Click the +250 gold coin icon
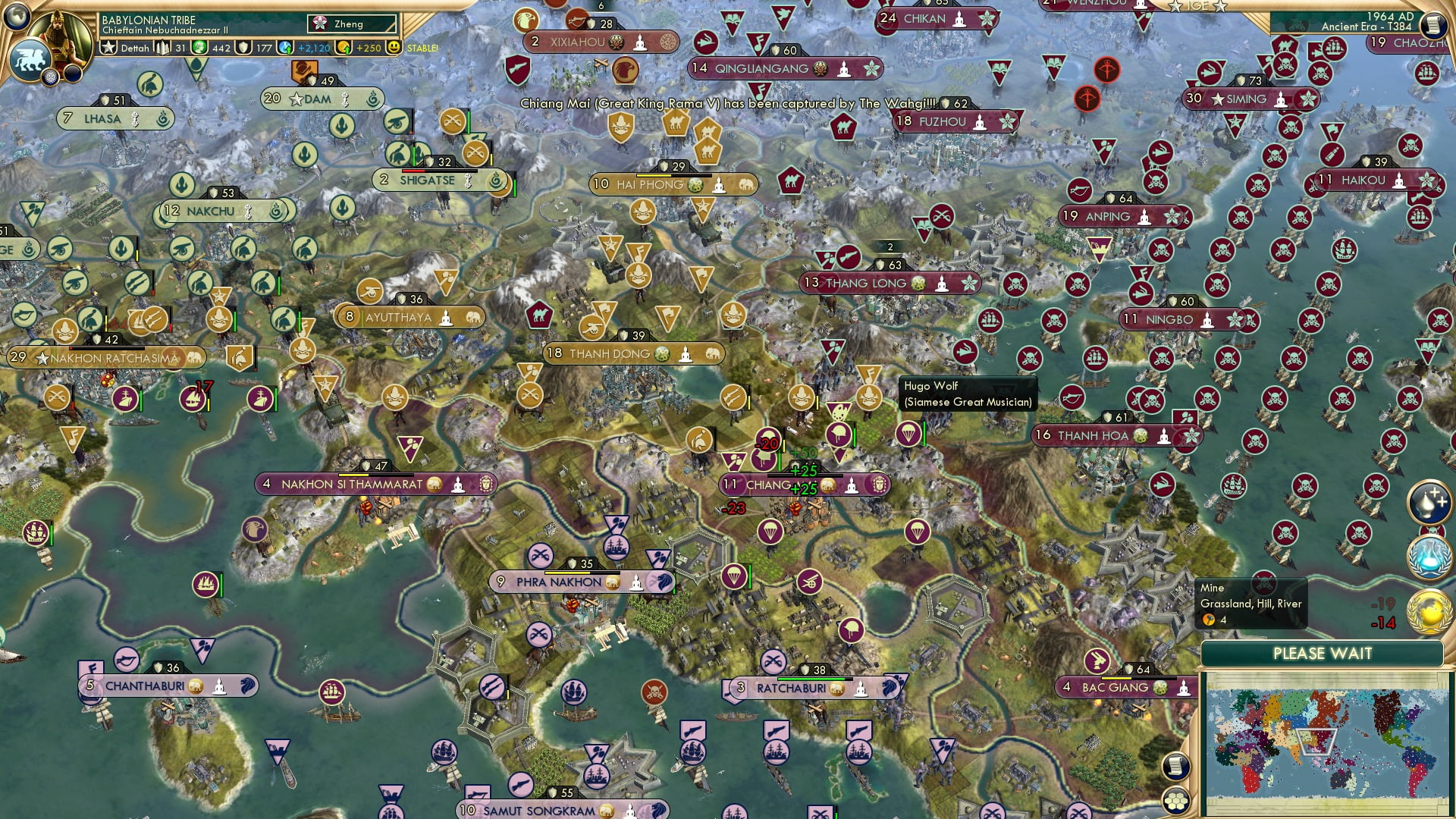 (x=342, y=47)
